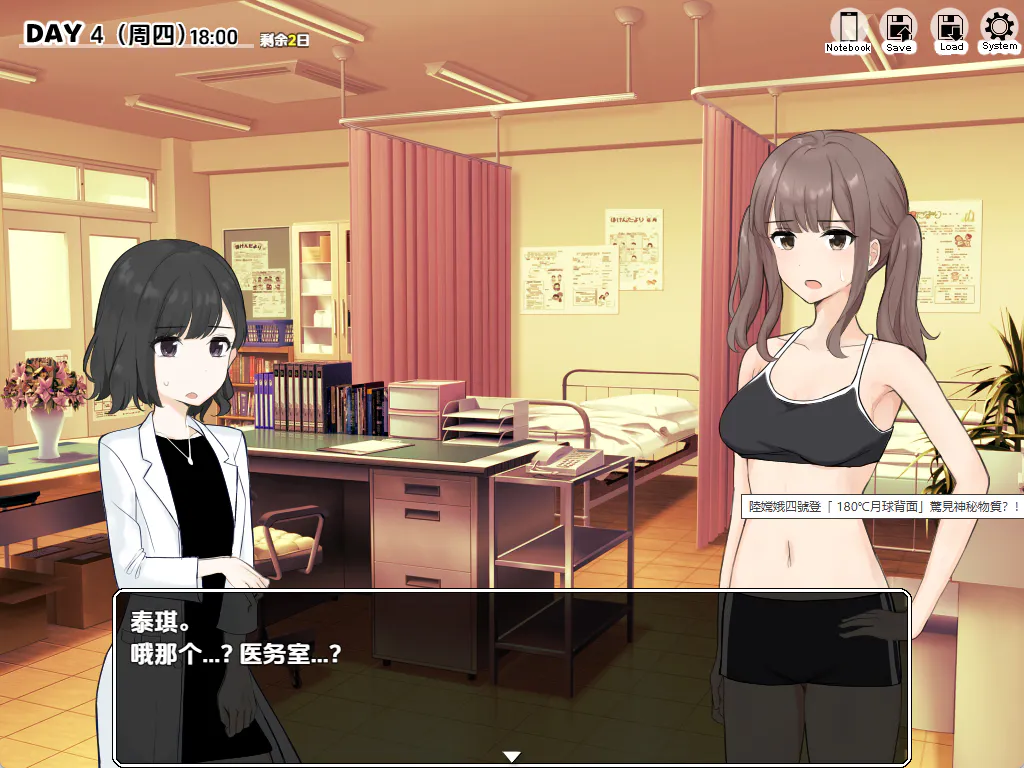The image size is (1024, 768).
Task: Load a saved game
Action: [950, 30]
